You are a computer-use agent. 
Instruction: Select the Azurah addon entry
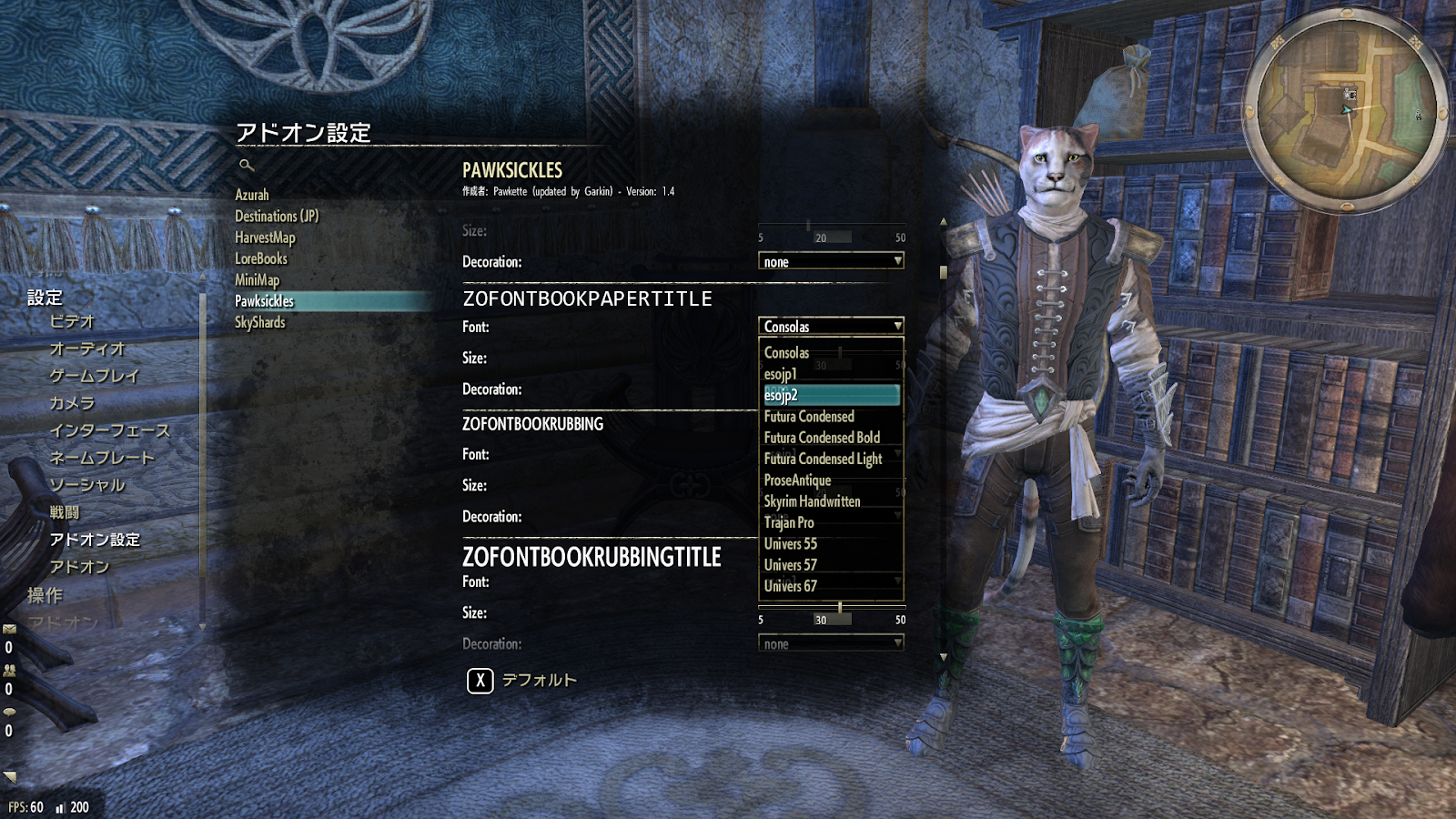tap(252, 195)
